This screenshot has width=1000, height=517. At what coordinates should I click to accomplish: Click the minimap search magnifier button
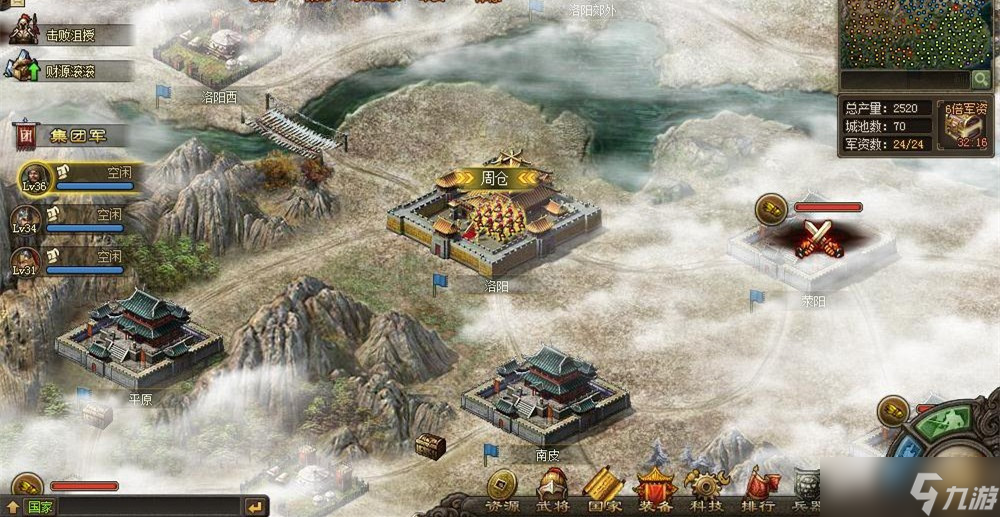(x=982, y=79)
